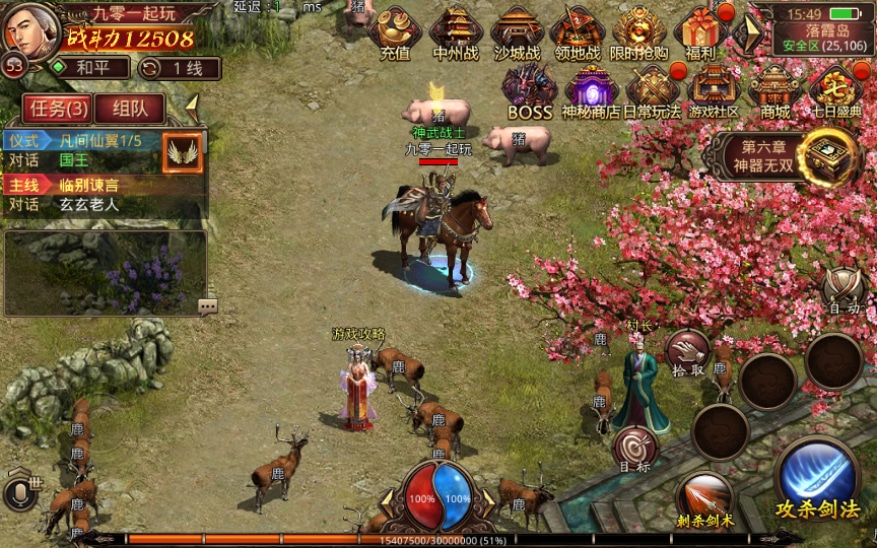This screenshot has height=548, width=877.
Task: Activate the 攻杀剑法 sword skill
Action: [818, 478]
